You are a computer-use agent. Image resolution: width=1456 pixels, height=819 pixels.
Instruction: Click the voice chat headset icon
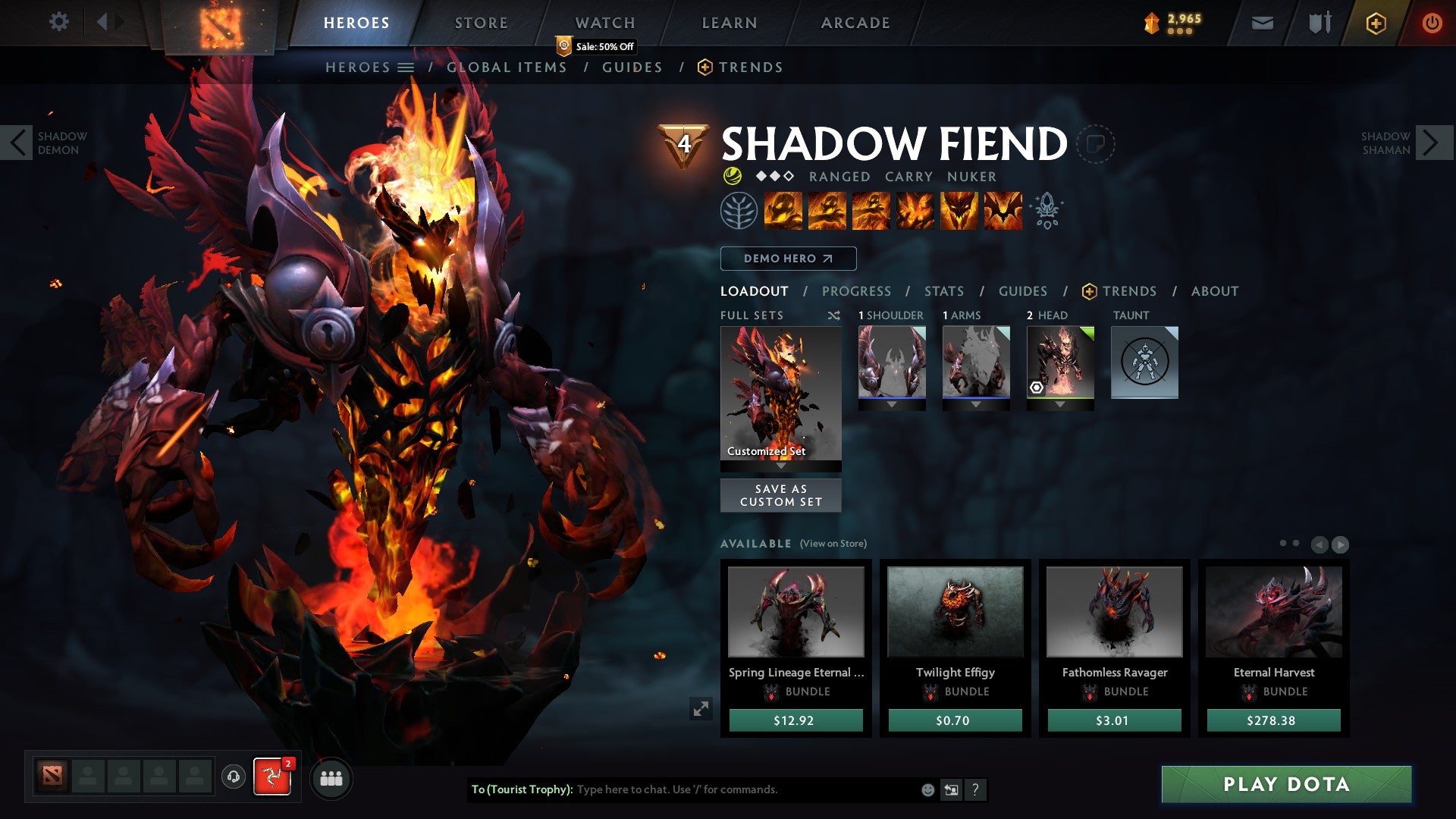[x=232, y=778]
